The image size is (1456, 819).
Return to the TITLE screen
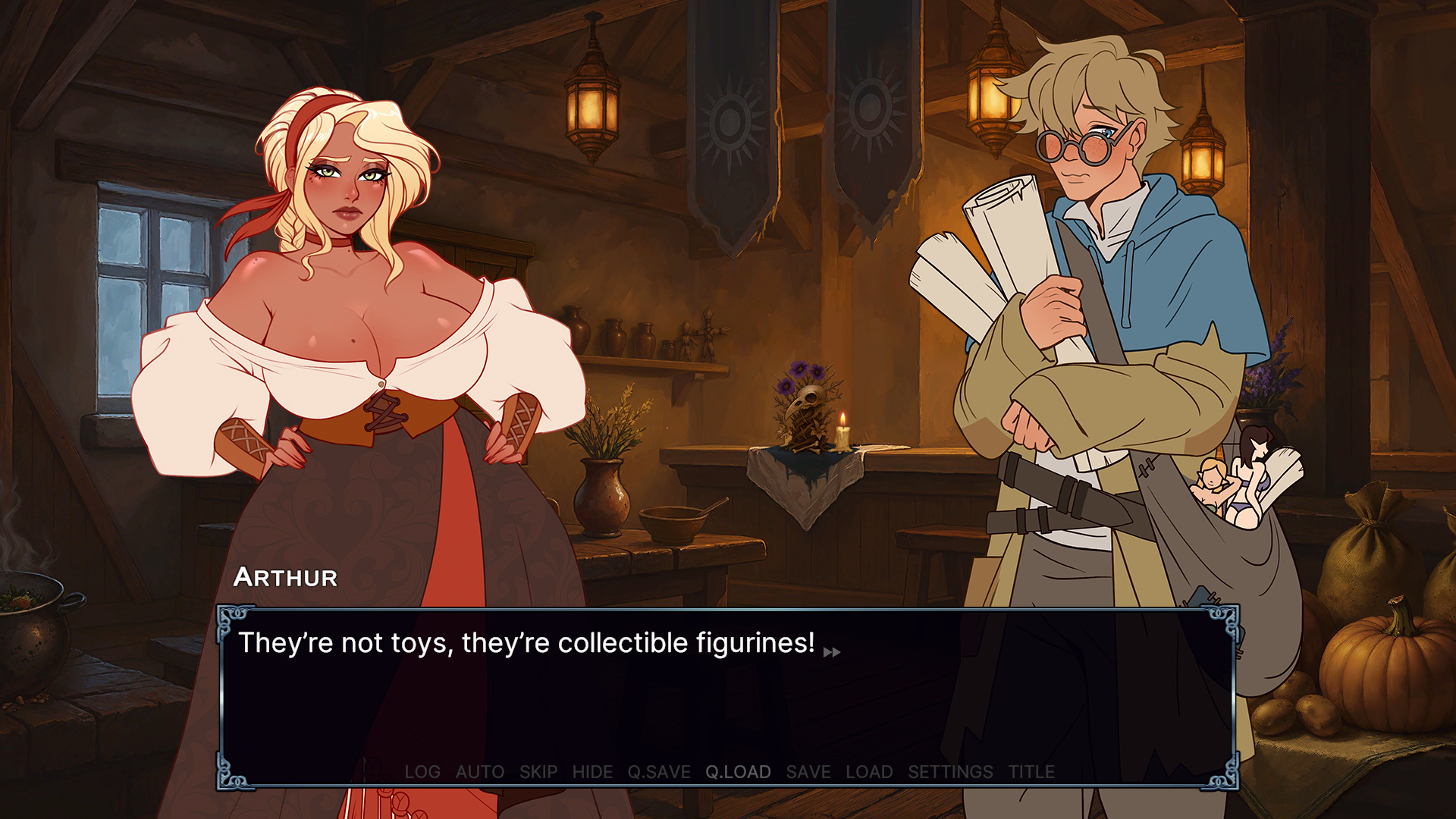coord(1033,771)
